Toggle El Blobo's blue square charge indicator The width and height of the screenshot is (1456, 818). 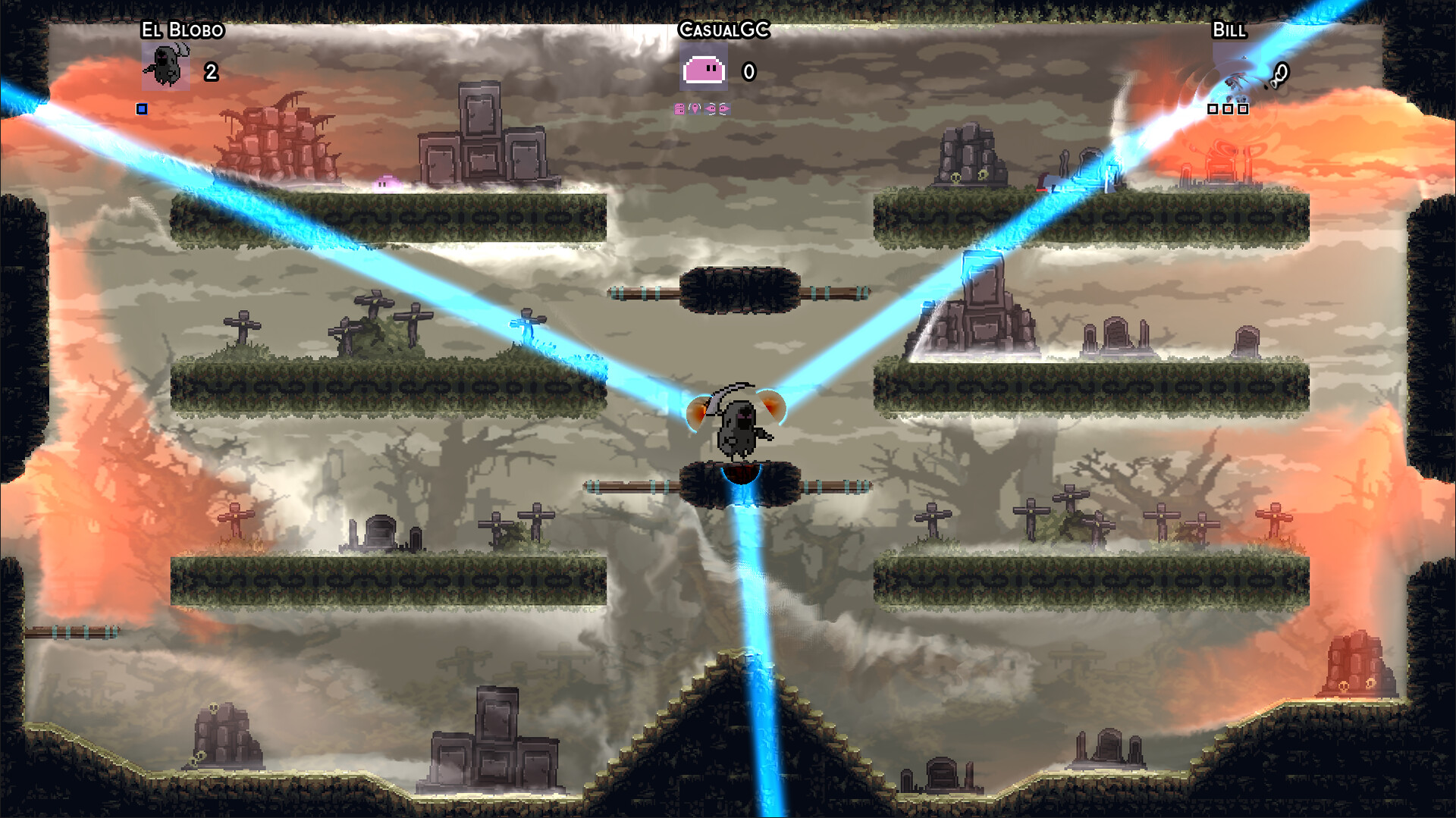tap(141, 110)
